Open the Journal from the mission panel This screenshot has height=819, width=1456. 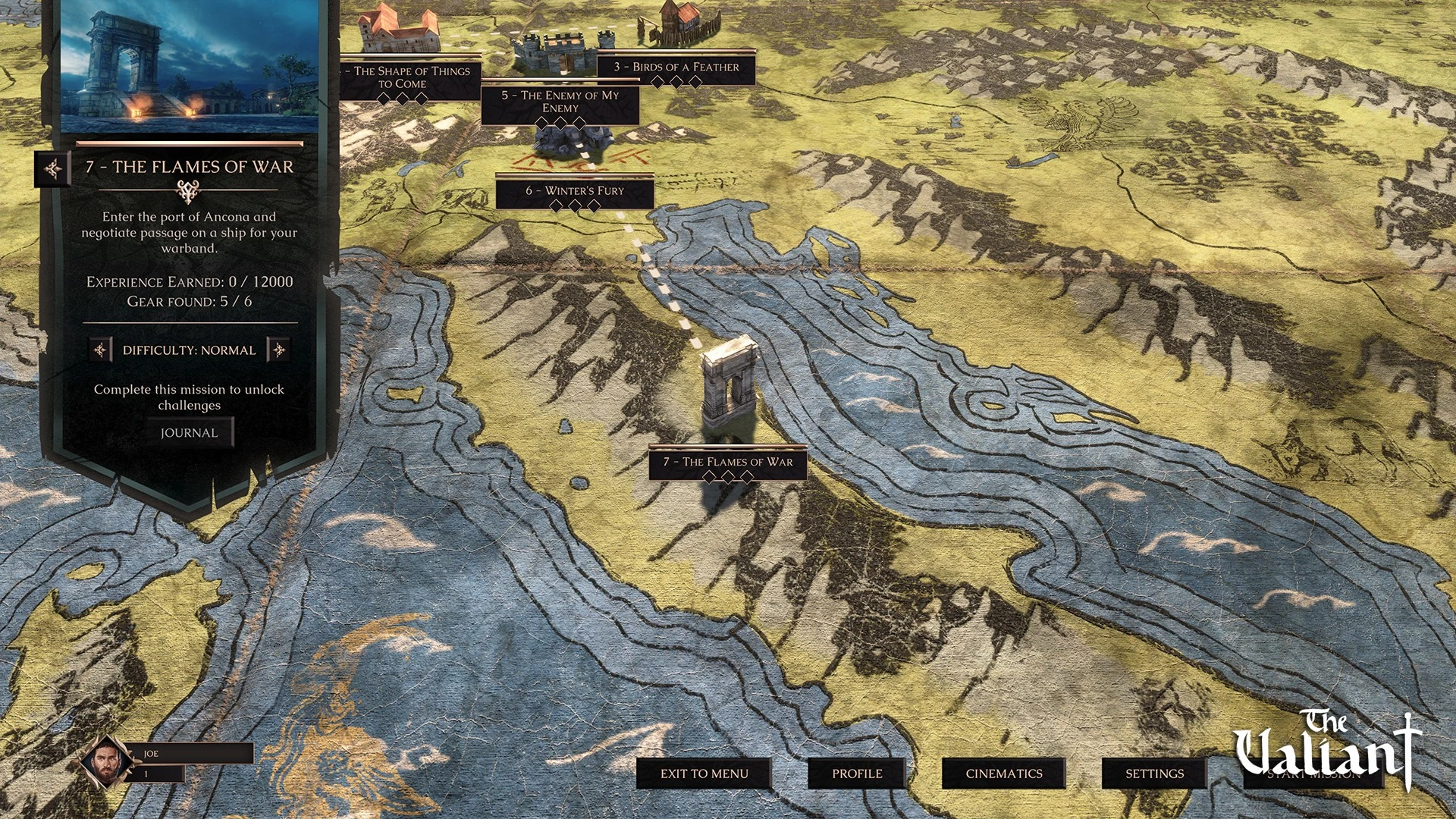[x=190, y=433]
